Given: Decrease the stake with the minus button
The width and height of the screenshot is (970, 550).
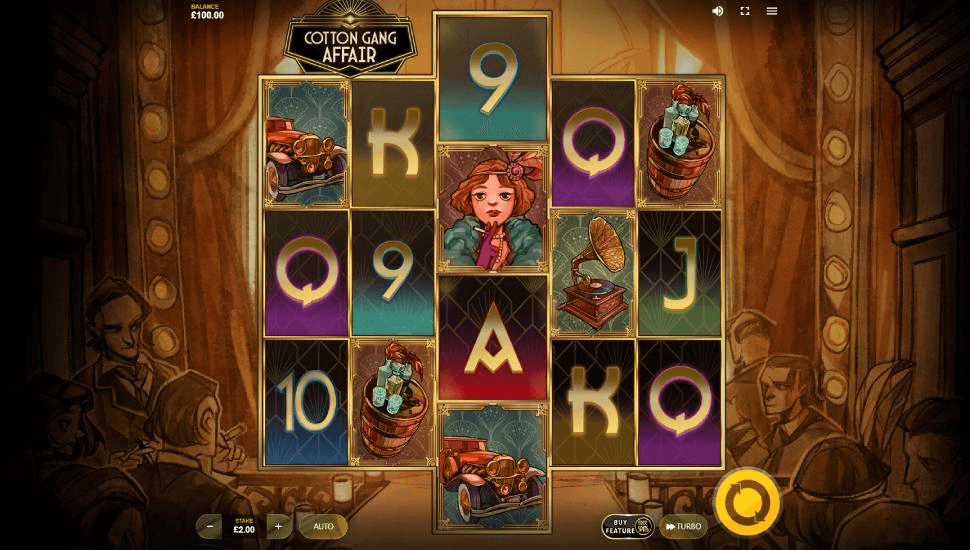Looking at the screenshot, I should click(x=210, y=525).
